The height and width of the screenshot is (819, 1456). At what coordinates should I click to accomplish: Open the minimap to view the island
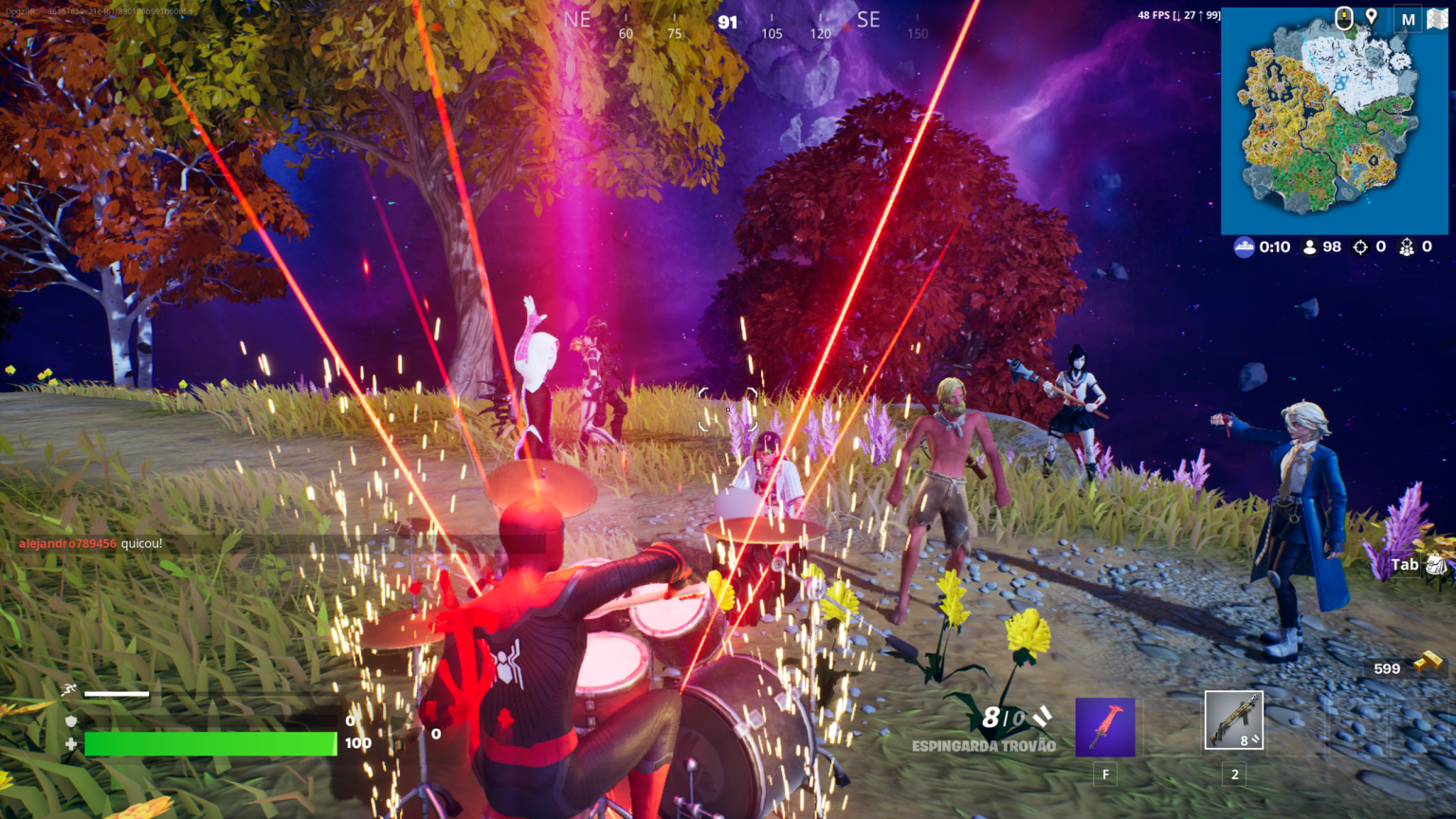[1331, 123]
